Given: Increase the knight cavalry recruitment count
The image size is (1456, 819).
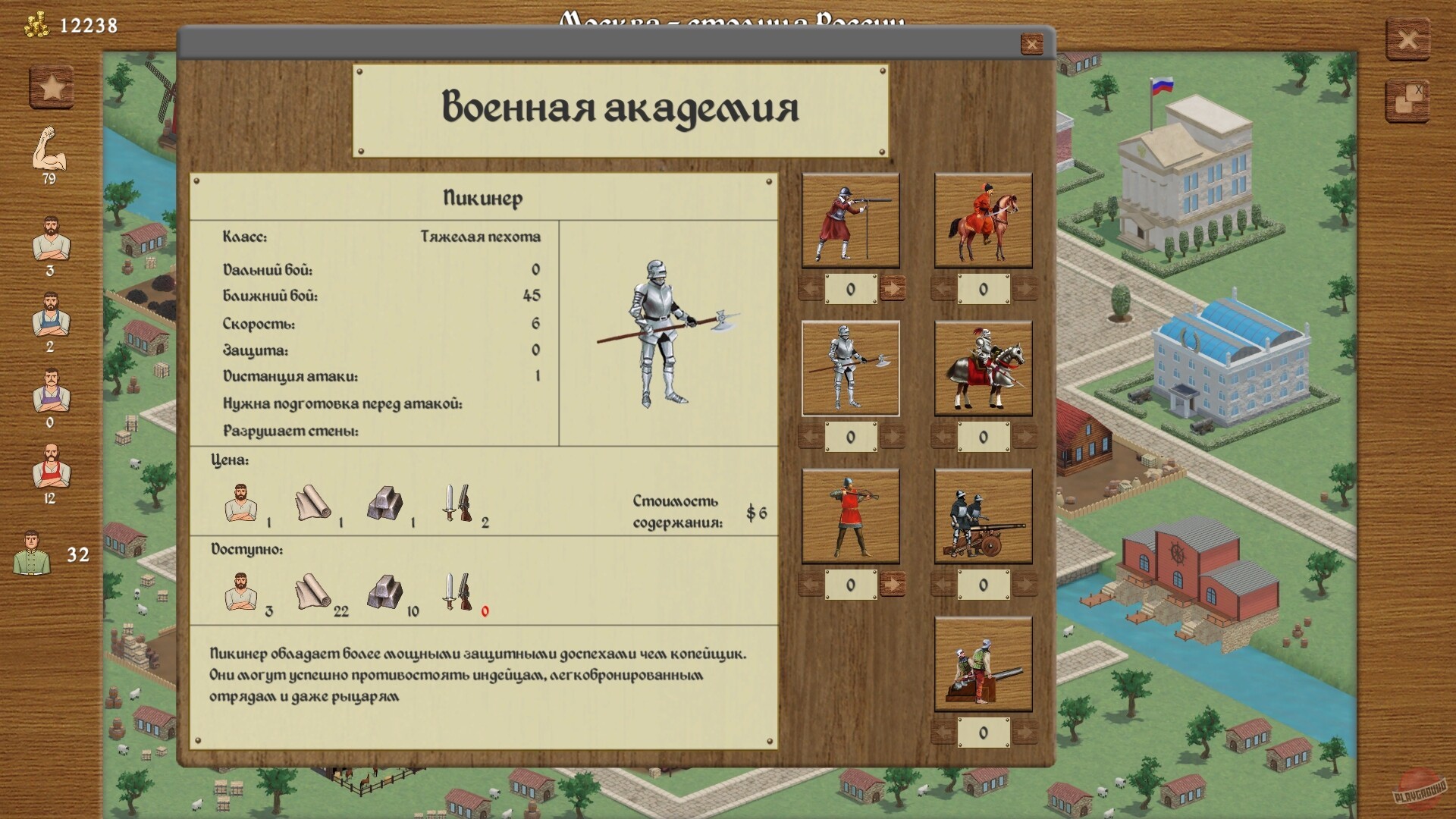Looking at the screenshot, I should pyautogui.click(x=1029, y=434).
